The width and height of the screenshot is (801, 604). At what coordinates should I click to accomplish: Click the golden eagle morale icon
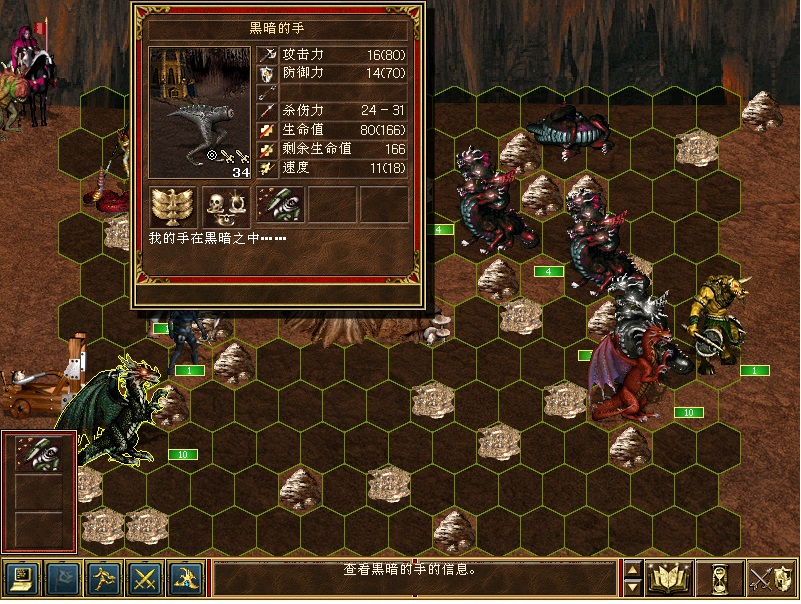click(174, 205)
